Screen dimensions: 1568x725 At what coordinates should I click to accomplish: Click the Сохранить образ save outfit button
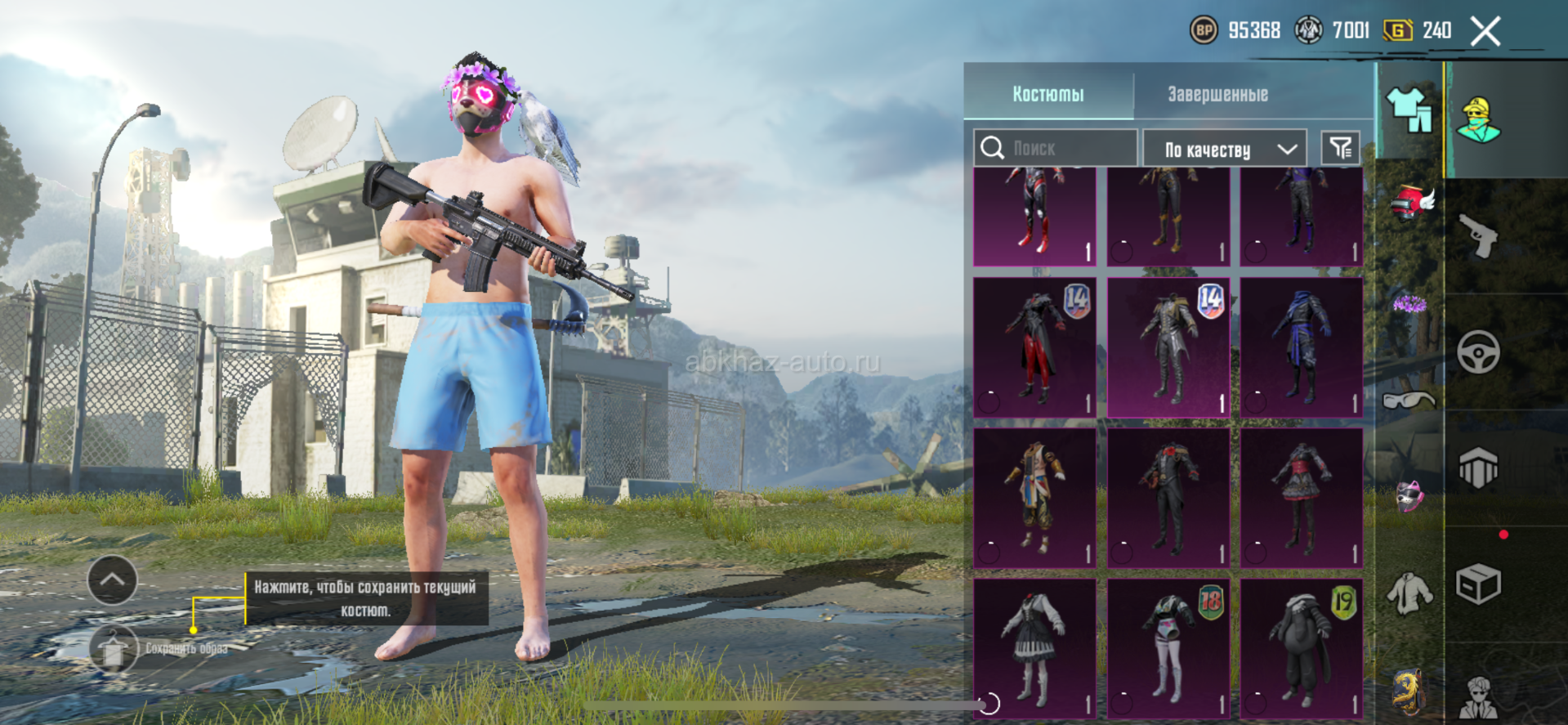(x=114, y=649)
